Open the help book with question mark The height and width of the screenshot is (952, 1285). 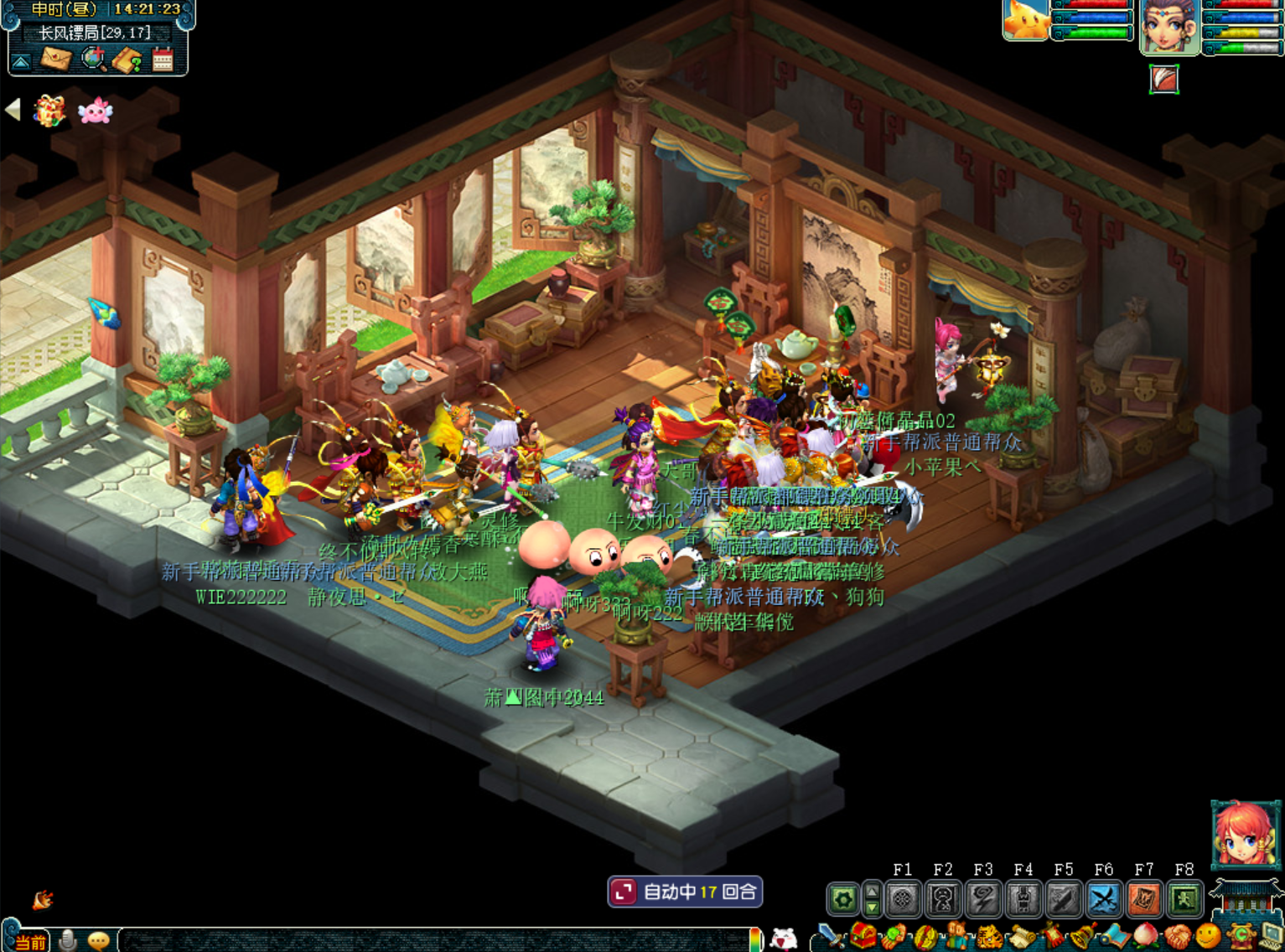tap(127, 59)
